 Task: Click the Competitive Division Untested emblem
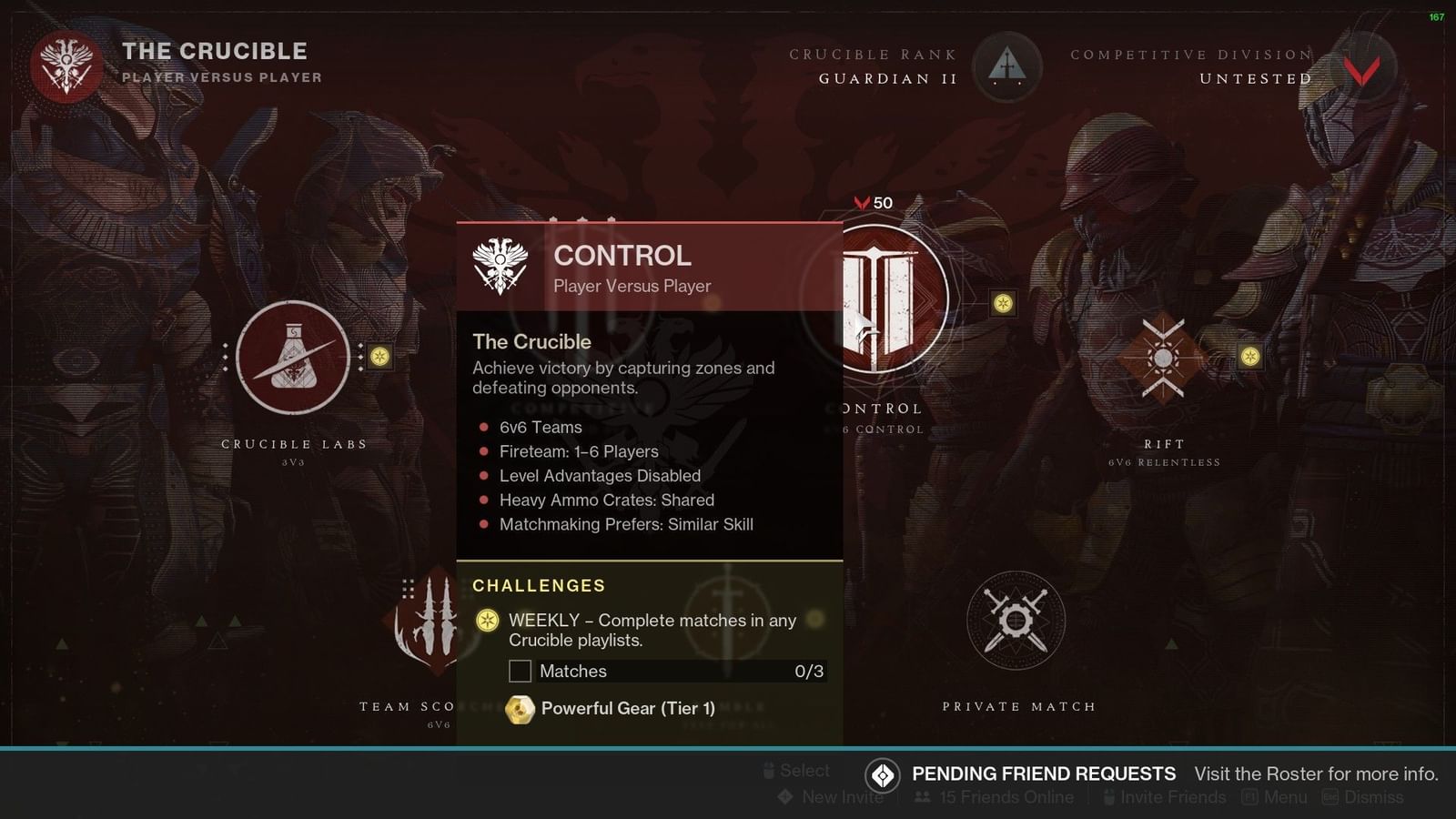(1361, 69)
